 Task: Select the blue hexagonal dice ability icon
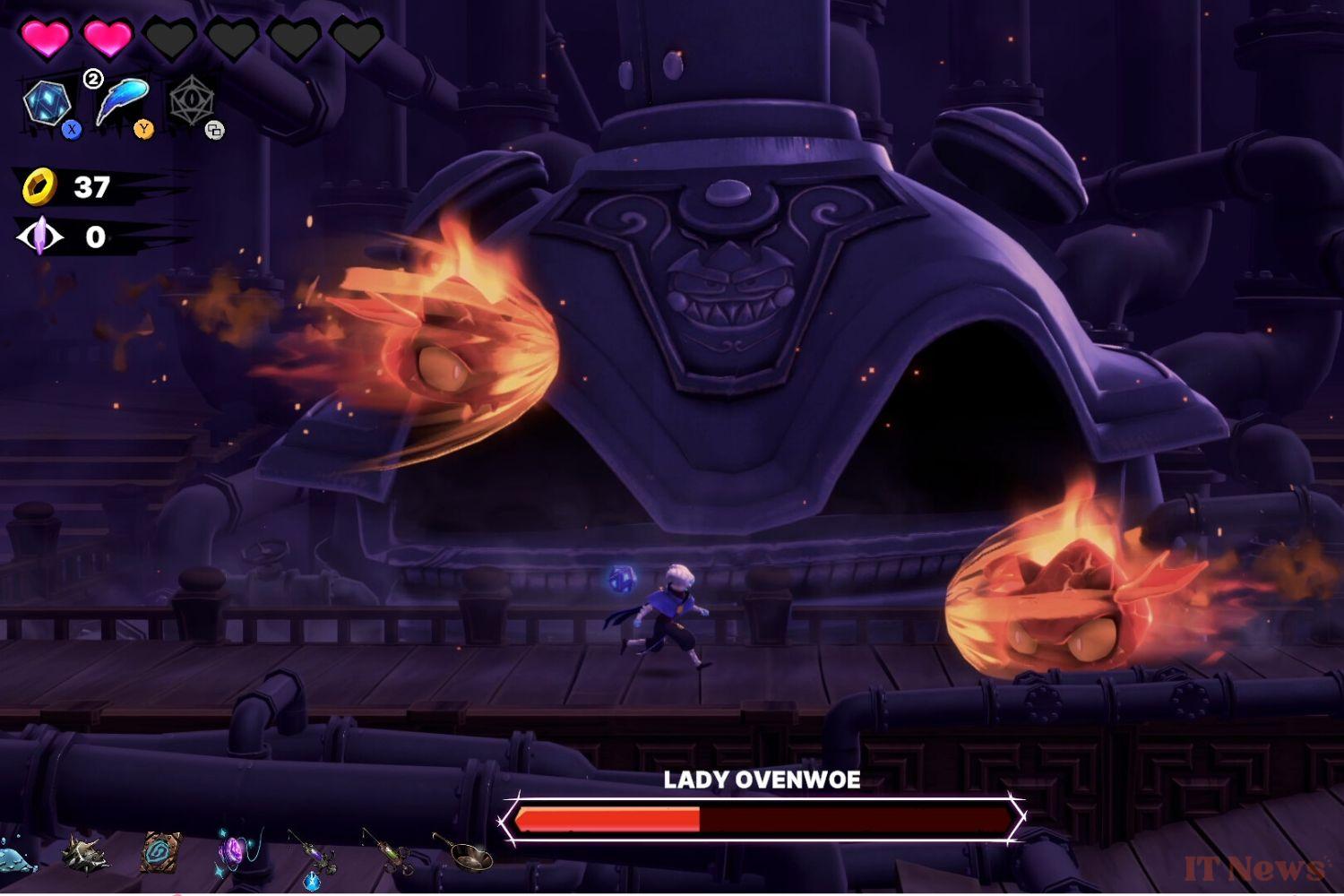(47, 103)
